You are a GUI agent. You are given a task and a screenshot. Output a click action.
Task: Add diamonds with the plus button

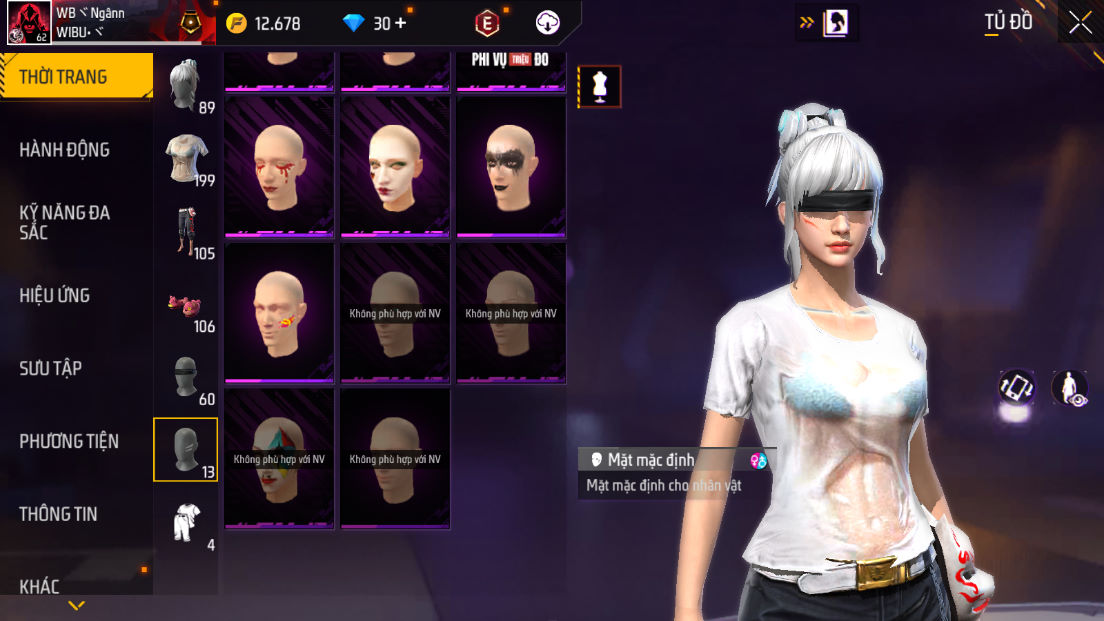click(401, 23)
